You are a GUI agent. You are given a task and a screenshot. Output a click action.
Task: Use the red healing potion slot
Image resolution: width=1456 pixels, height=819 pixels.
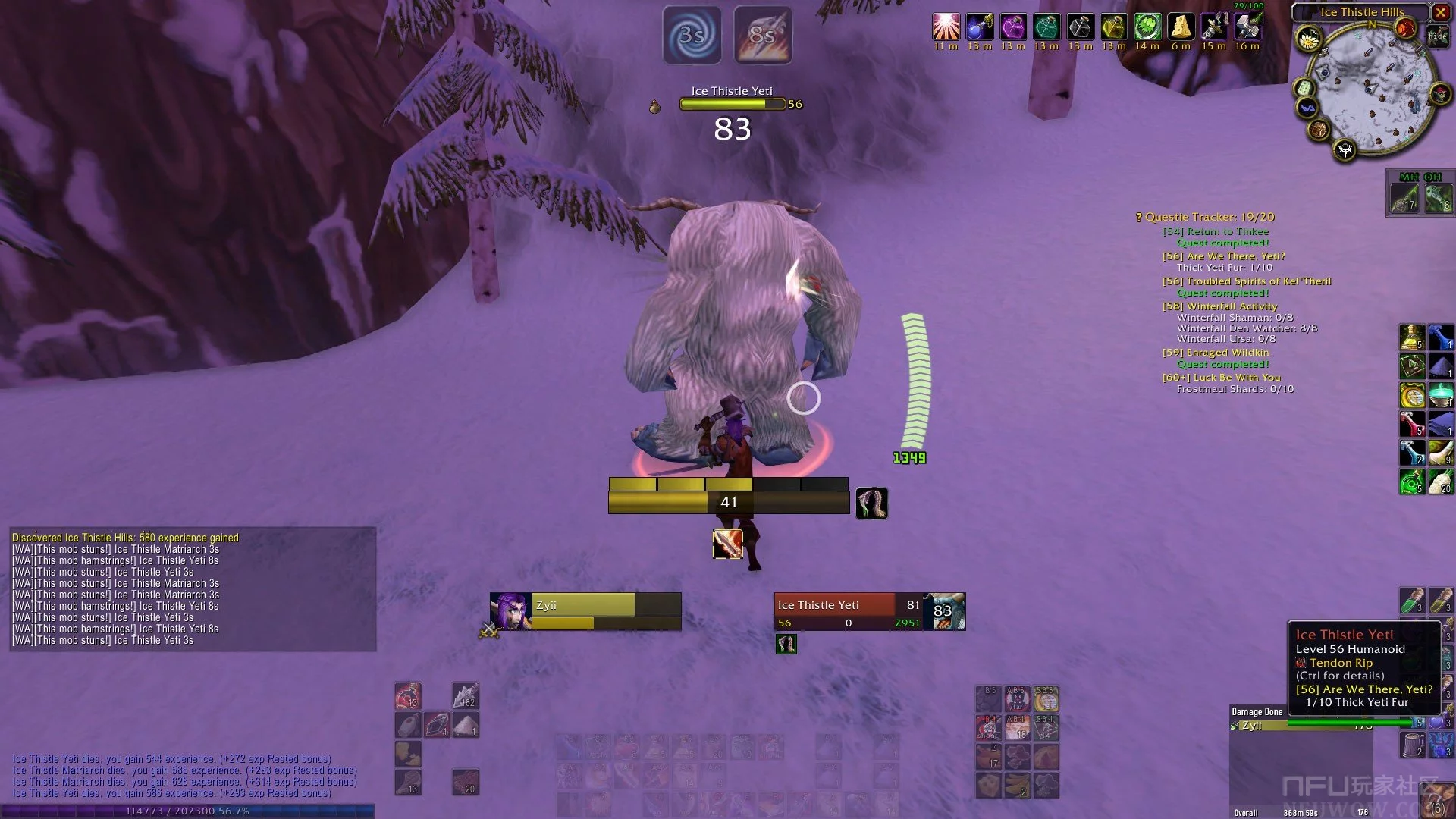[1411, 424]
